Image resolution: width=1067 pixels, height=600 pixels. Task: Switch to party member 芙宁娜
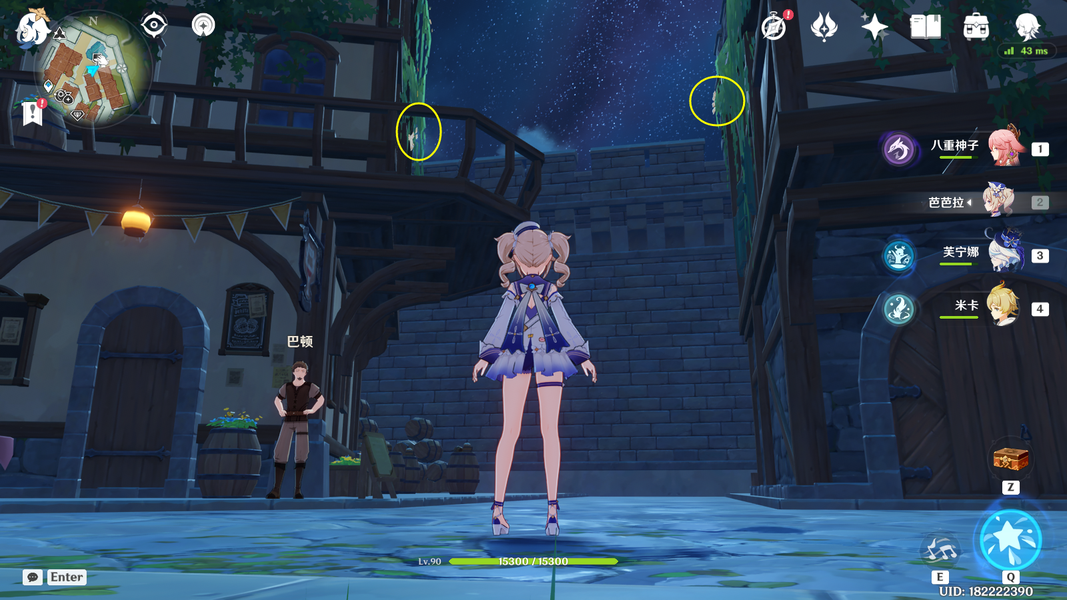coord(1005,254)
